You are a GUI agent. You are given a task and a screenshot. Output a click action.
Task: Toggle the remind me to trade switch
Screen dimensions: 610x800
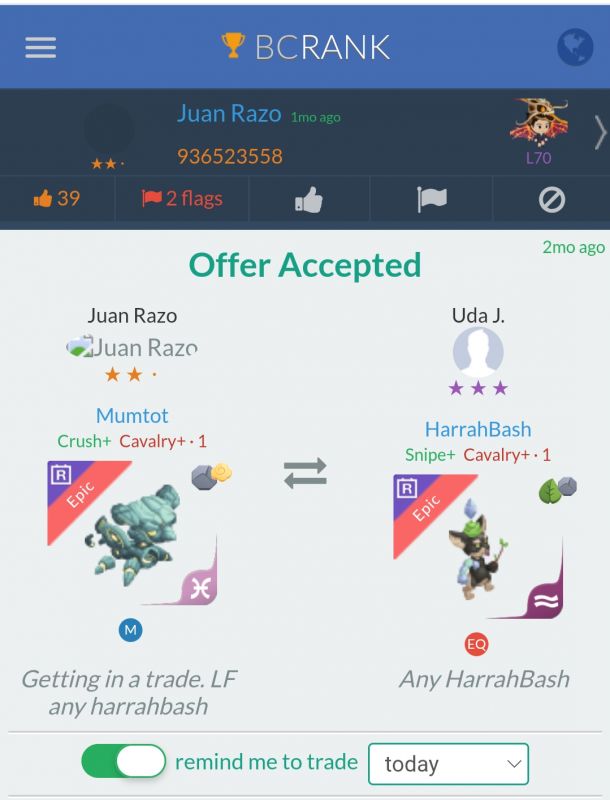(x=124, y=762)
